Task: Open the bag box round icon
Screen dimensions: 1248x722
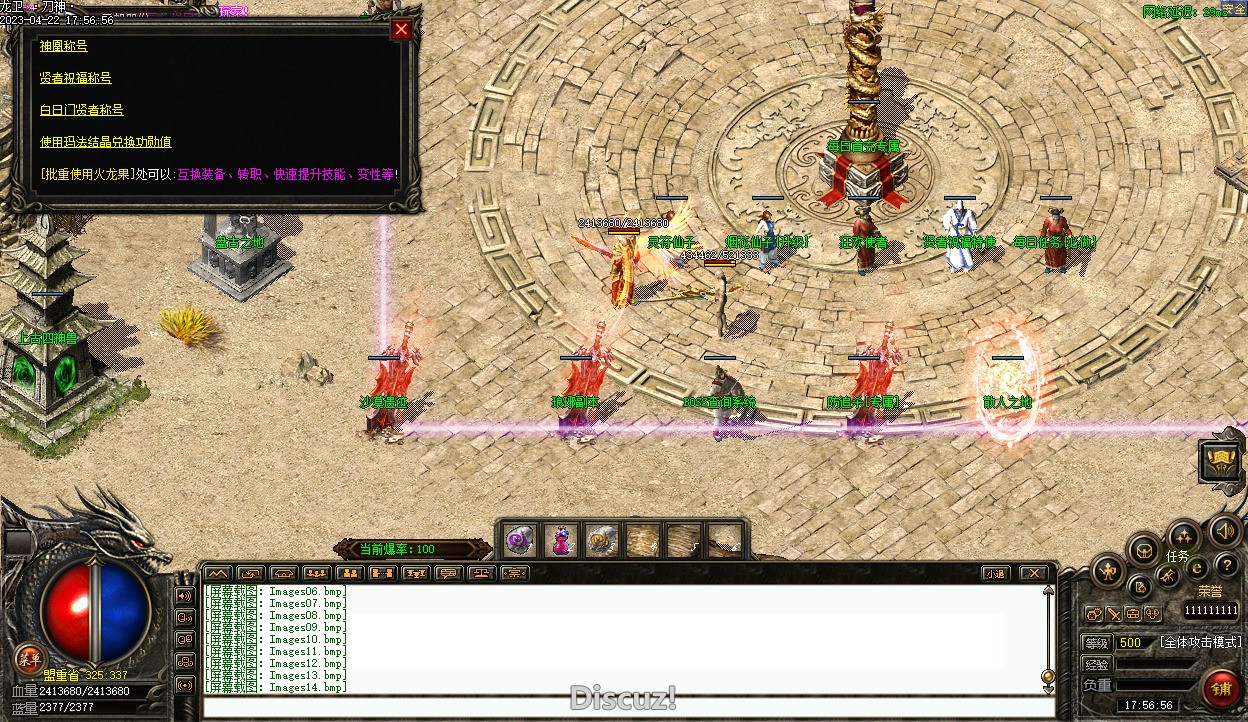Action: click(x=1143, y=549)
